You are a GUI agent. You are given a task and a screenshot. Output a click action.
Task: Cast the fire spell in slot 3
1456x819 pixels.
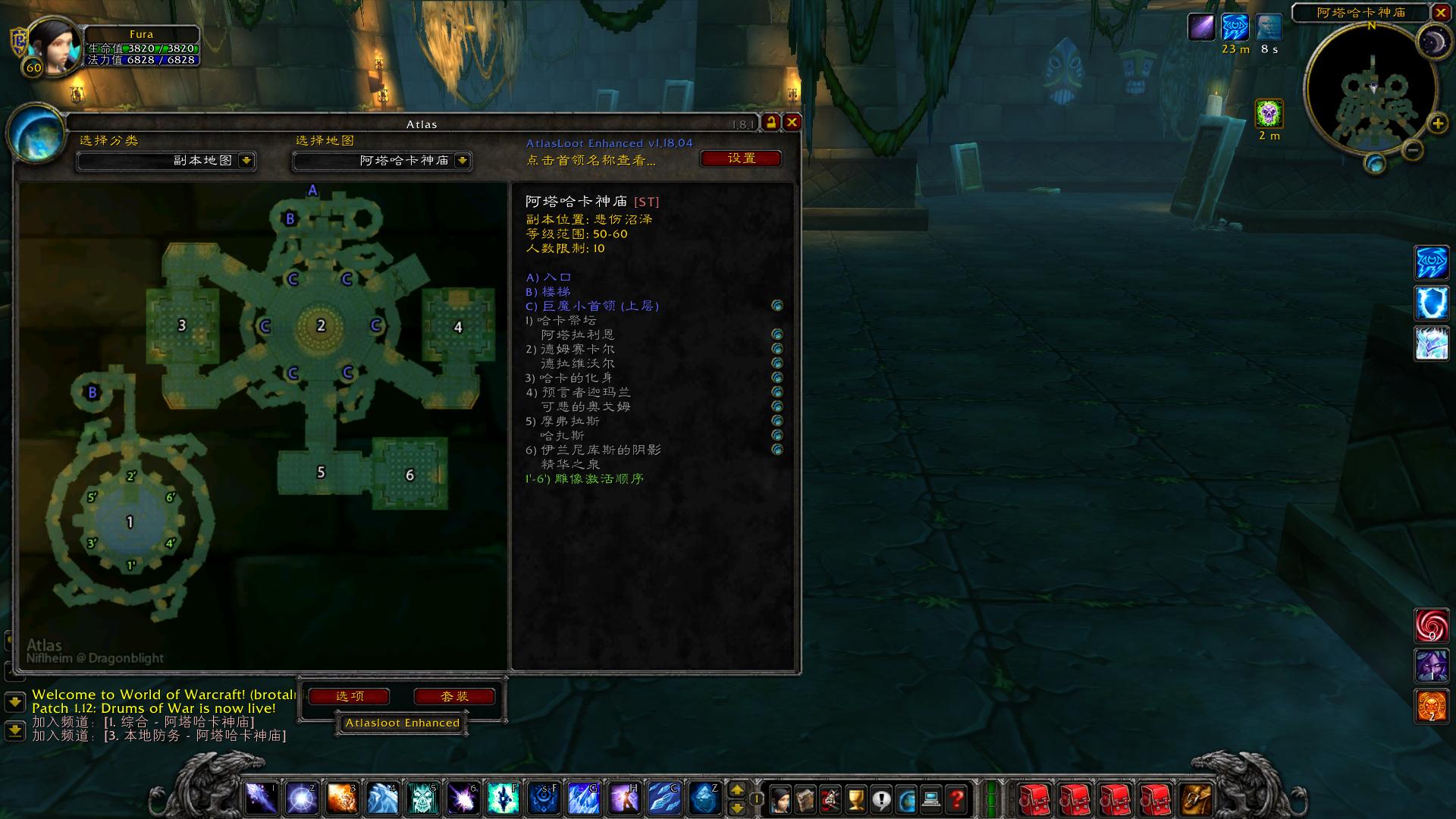coord(342,799)
